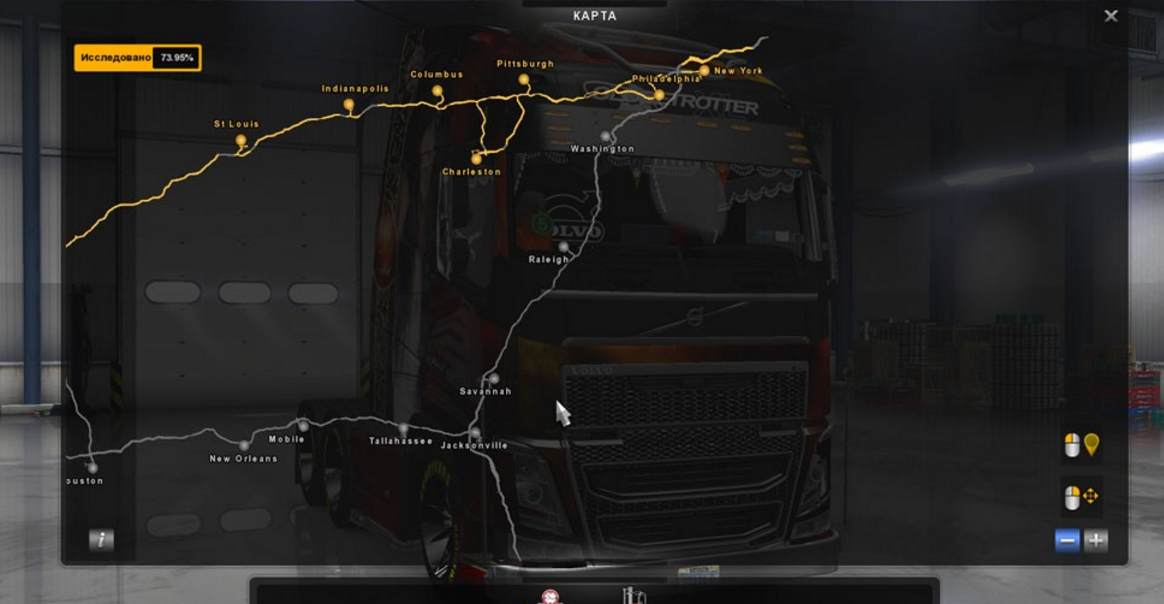
Task: Select the Indianapolis city marker
Action: (x=348, y=104)
